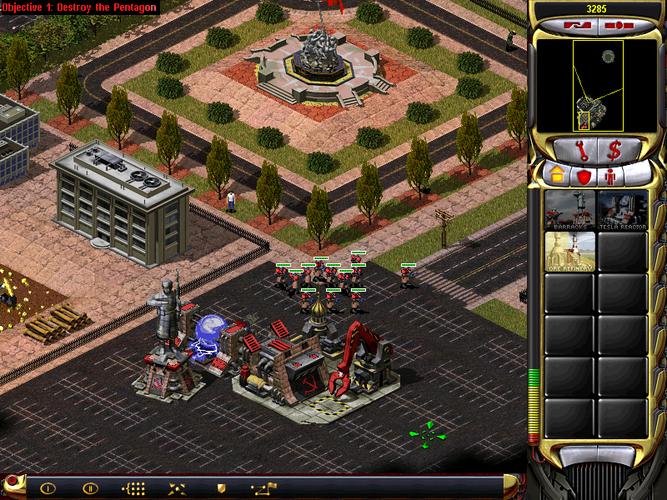Open the shield defenses build tab
The width and height of the screenshot is (667, 500).
tap(581, 176)
